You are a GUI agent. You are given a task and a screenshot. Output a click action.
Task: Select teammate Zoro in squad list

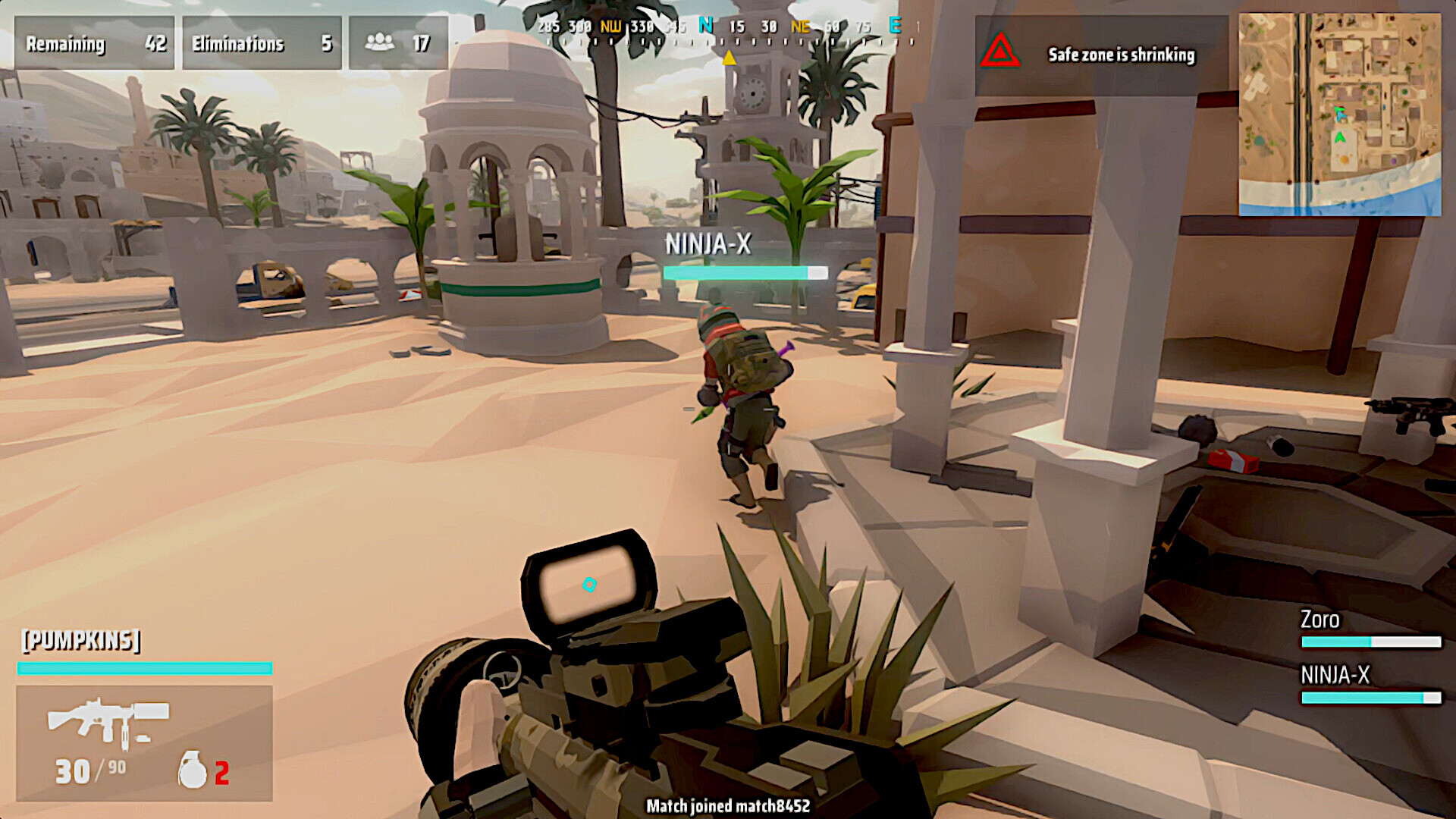pos(1319,620)
